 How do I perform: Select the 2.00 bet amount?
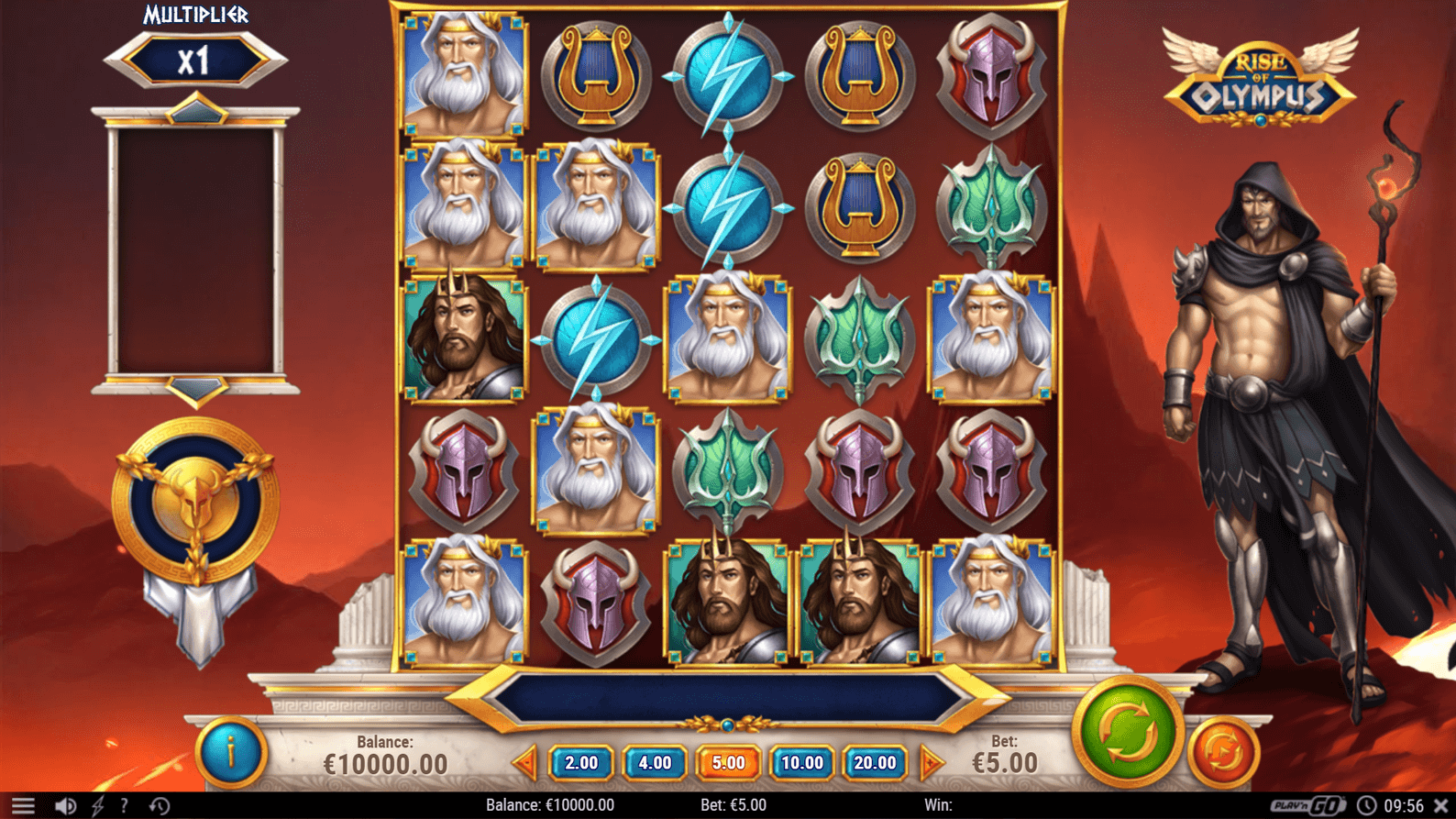pos(580,762)
